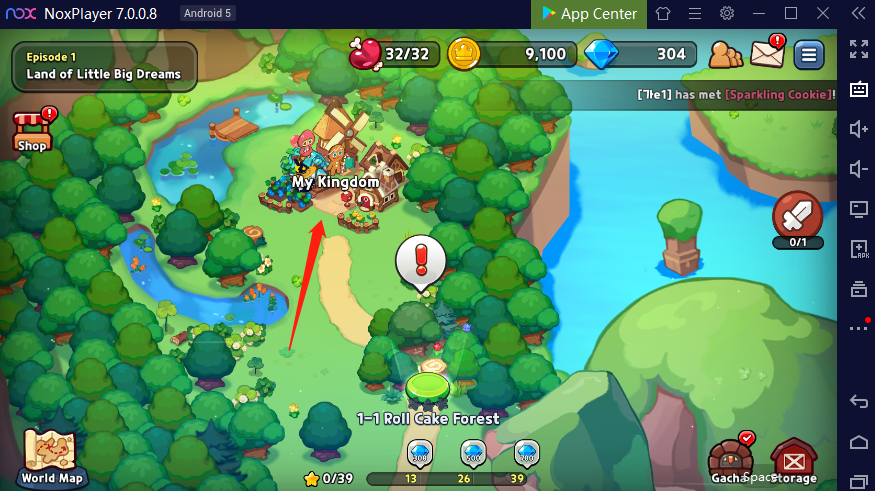Enter My Kingdom

click(335, 170)
